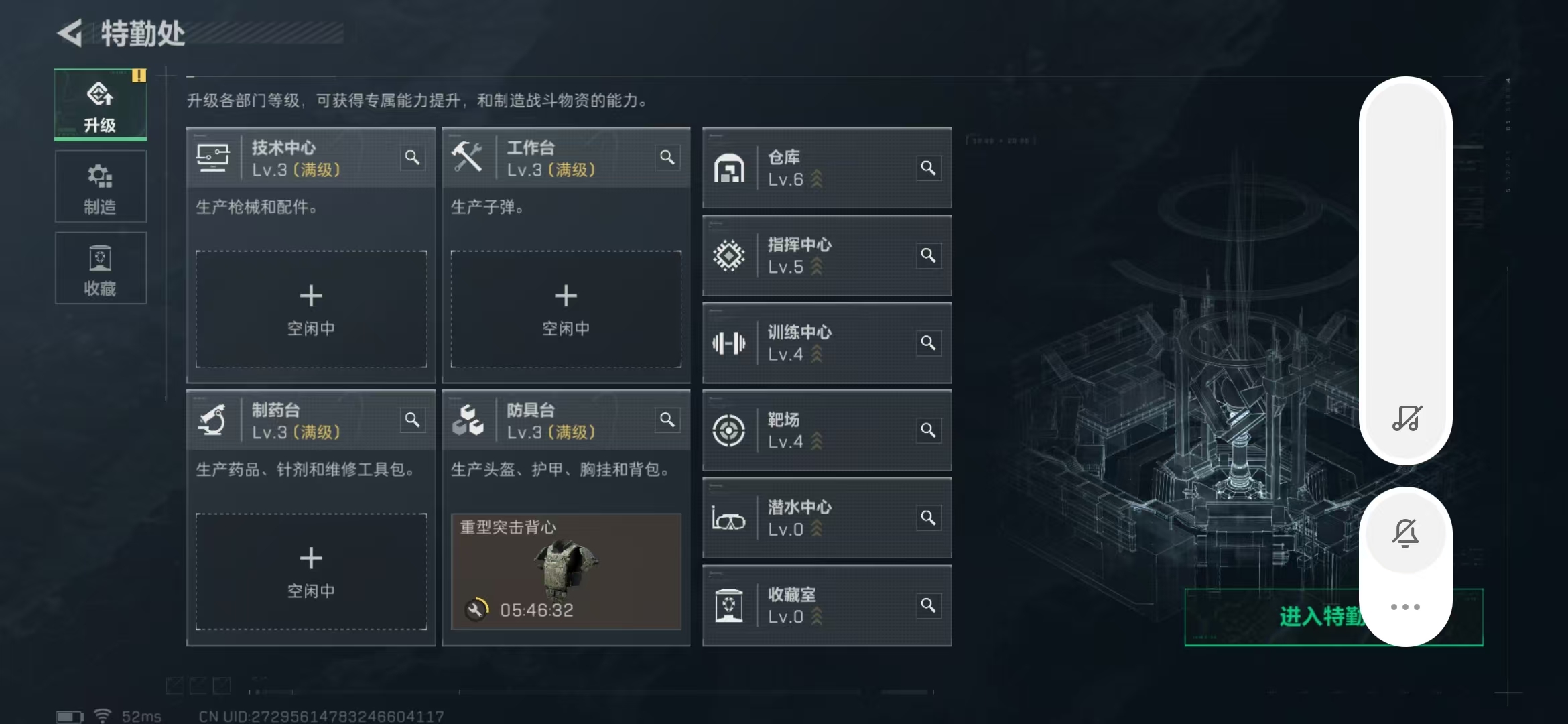1568x724 pixels.
Task: Click the 靶场 target icon
Action: tap(729, 431)
